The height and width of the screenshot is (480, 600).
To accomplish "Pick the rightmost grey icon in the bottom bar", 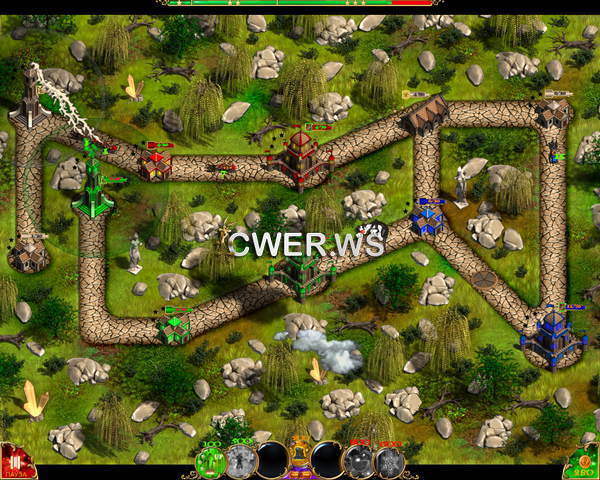I will click(x=387, y=460).
